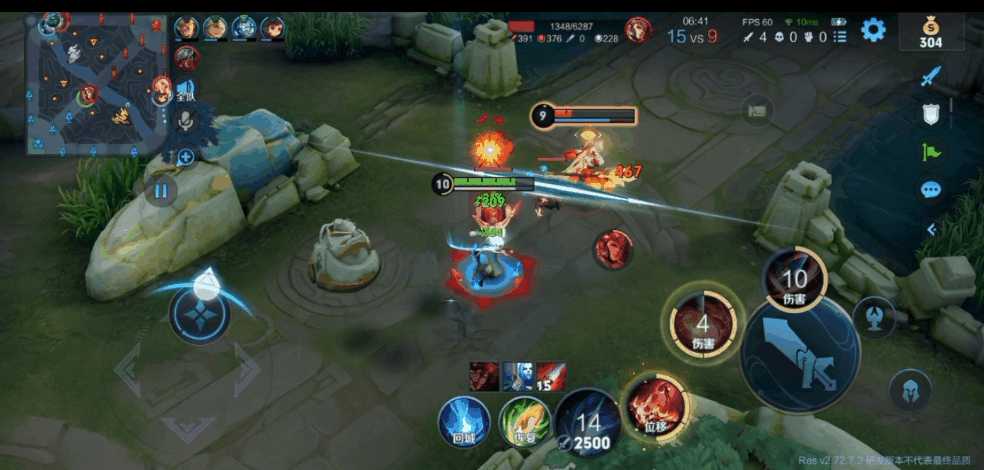Open the settings gear menu

873,29
